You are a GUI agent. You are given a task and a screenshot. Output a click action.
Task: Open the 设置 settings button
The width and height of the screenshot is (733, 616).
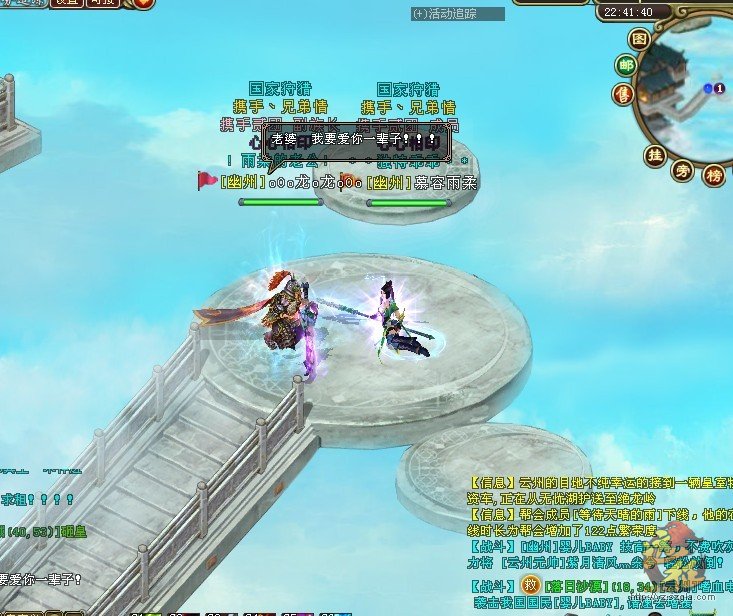66,3
